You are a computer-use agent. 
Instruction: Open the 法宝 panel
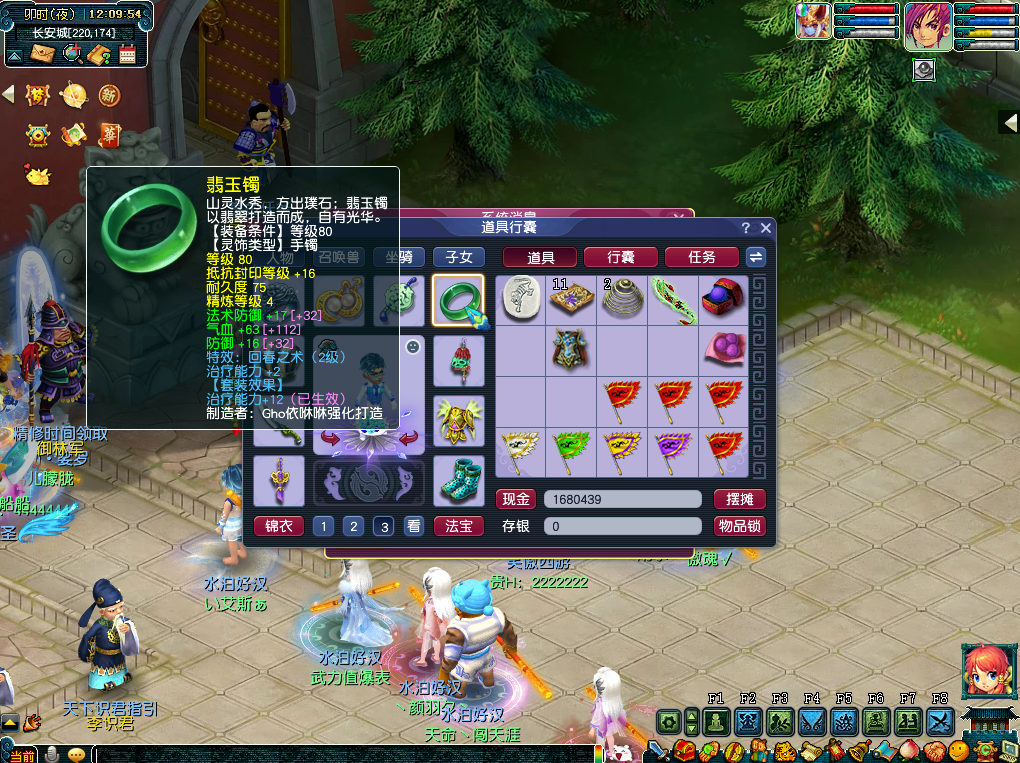(x=458, y=526)
